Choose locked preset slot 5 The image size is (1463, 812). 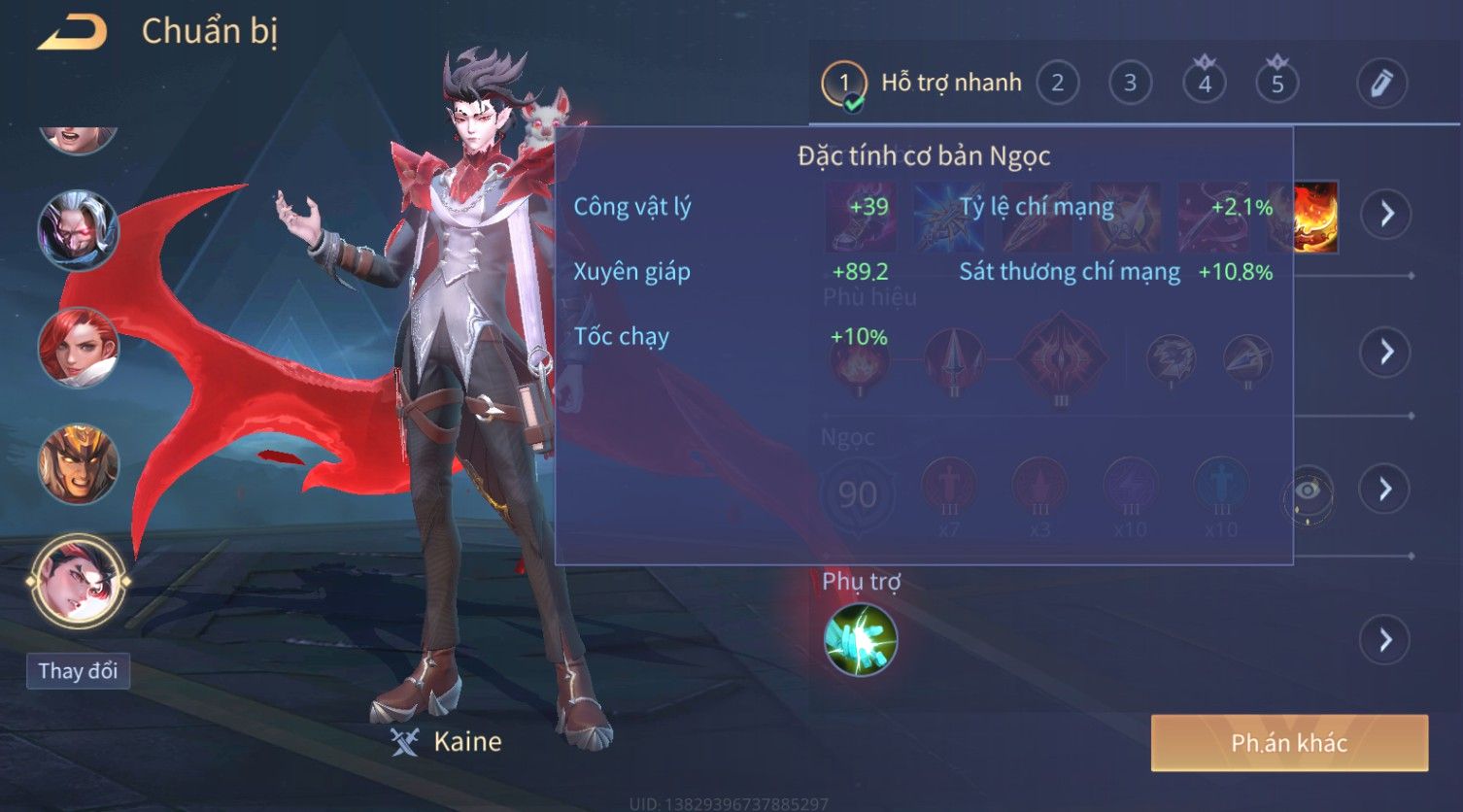[x=1277, y=84]
